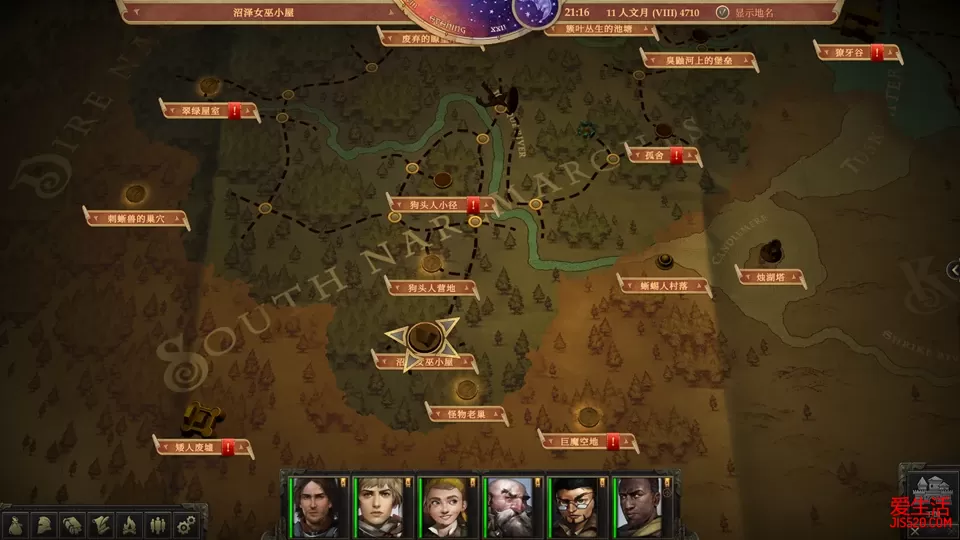Select the 巨魔空地 map marker
The image size is (960, 540).
(580, 439)
